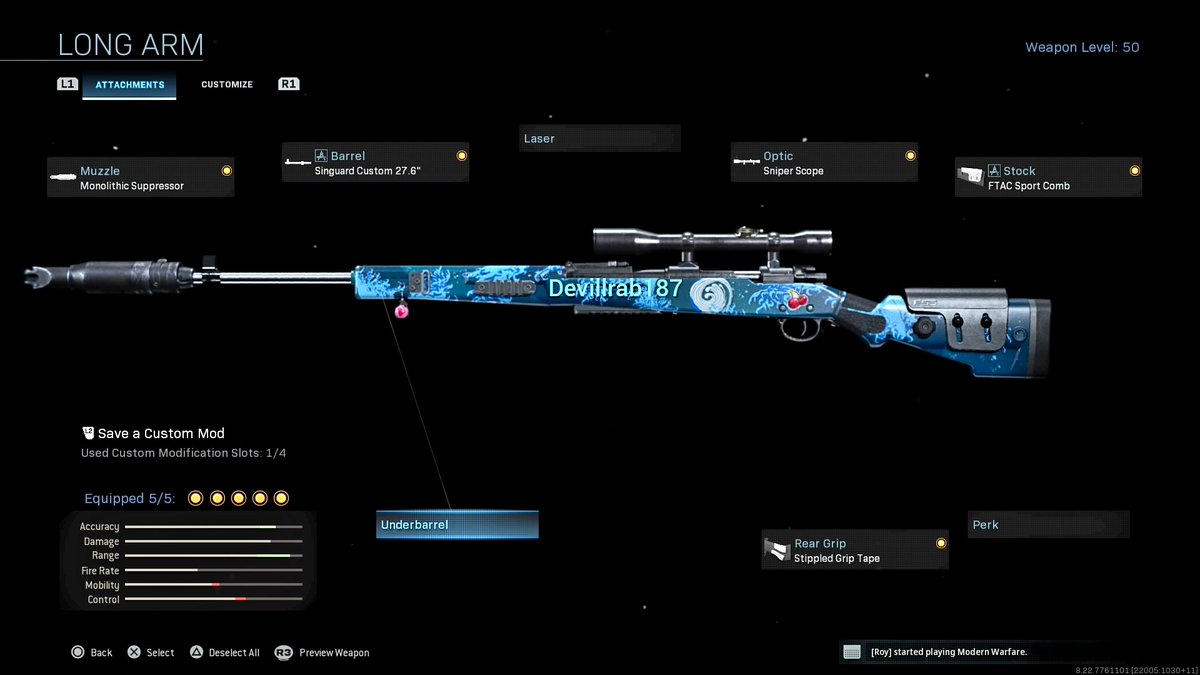1200x675 pixels.
Task: Go Back from the gunsmith screen
Action: (x=92, y=653)
